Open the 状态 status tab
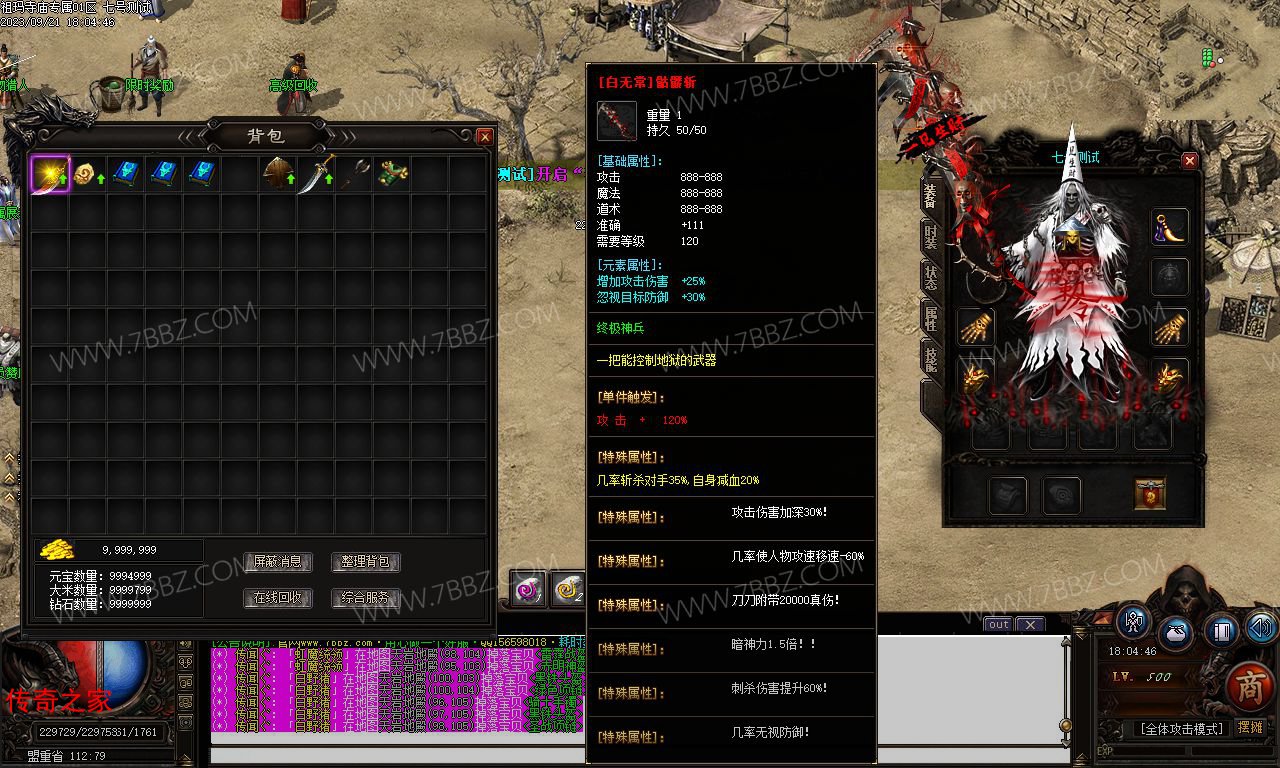The image size is (1280, 768). click(x=931, y=278)
